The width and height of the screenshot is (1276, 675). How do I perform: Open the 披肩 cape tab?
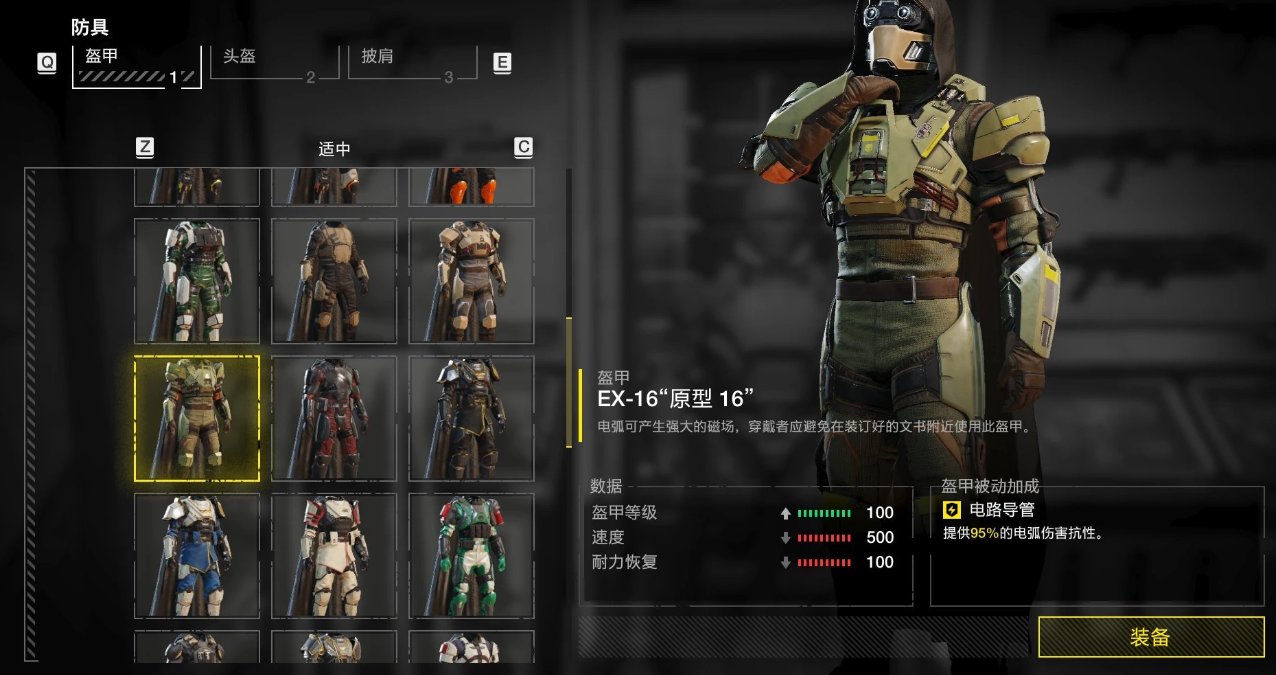click(409, 62)
